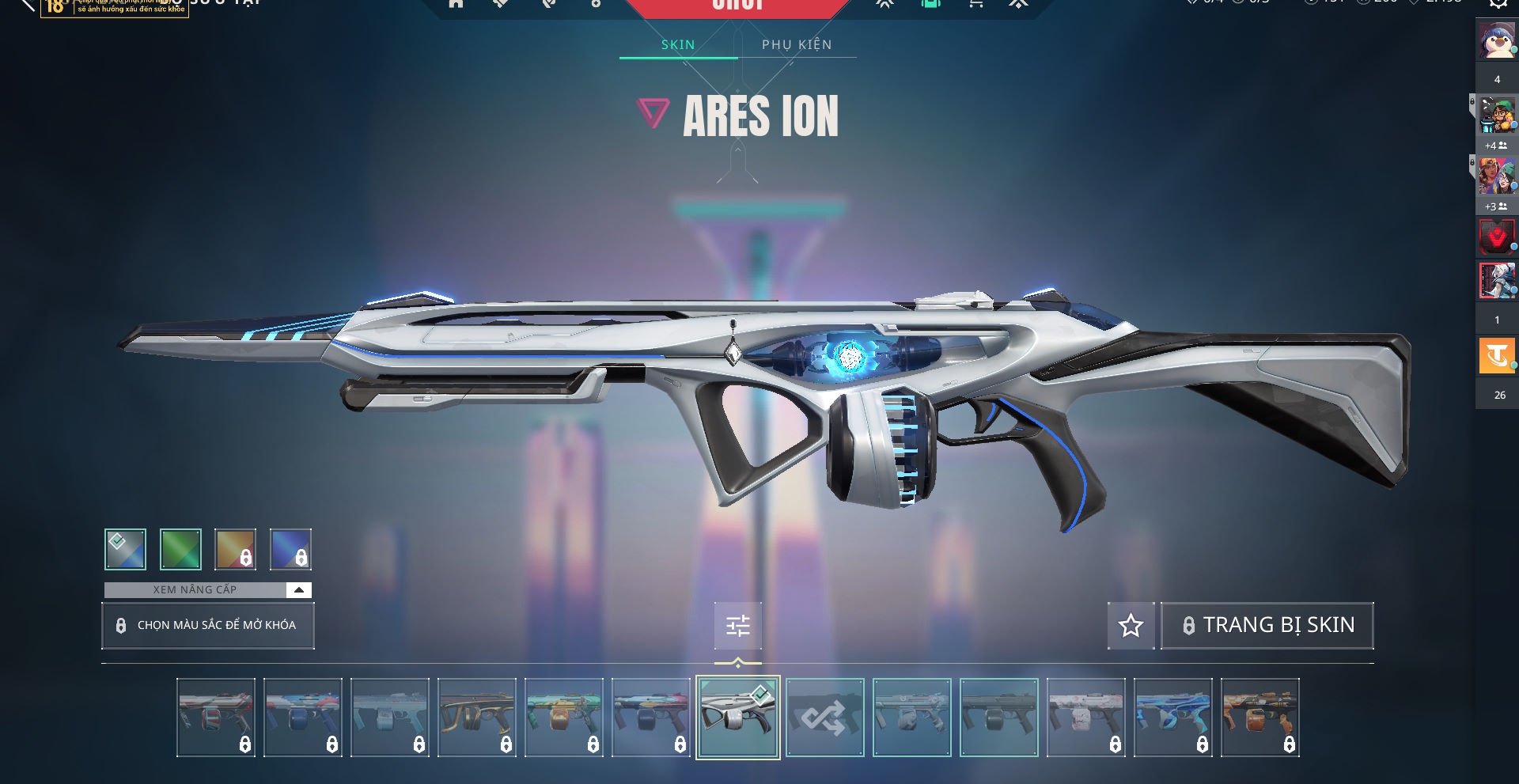Select the locked gold-red color variant
Viewport: 1519px width, 784px height.
click(x=236, y=549)
